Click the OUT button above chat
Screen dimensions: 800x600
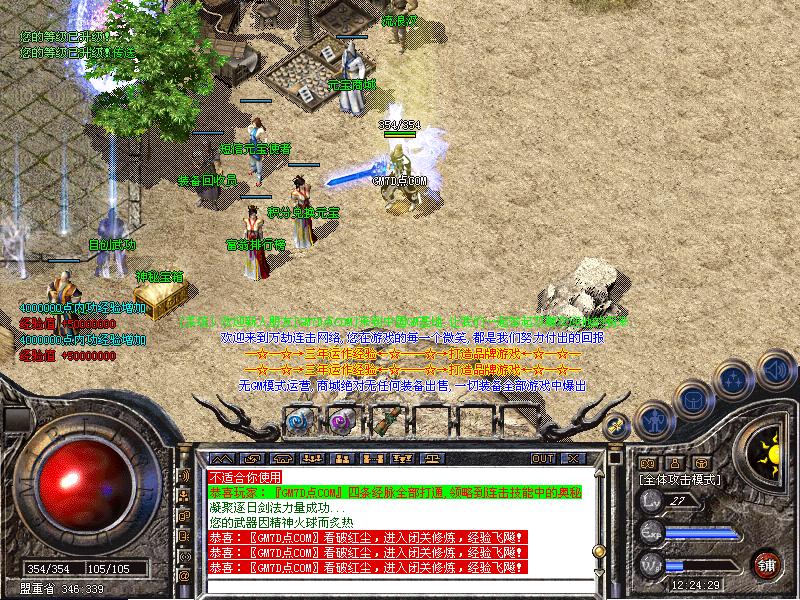(542, 458)
